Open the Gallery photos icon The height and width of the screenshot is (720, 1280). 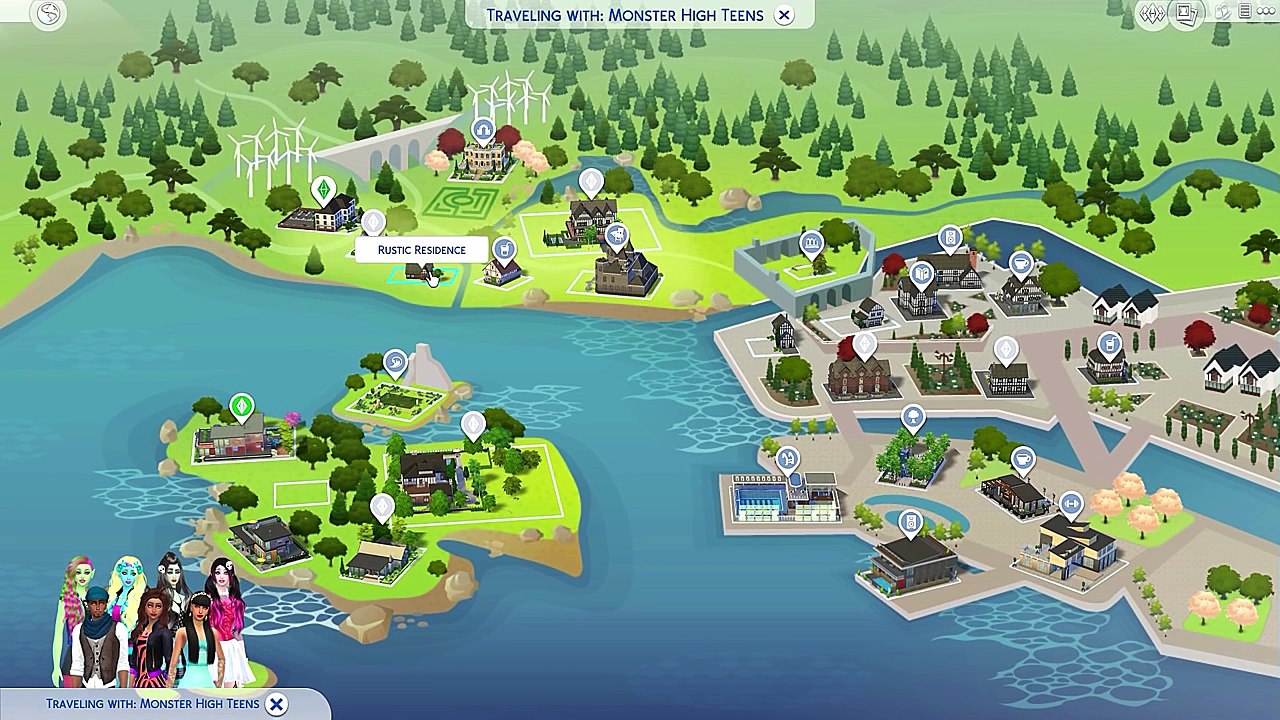(1187, 14)
